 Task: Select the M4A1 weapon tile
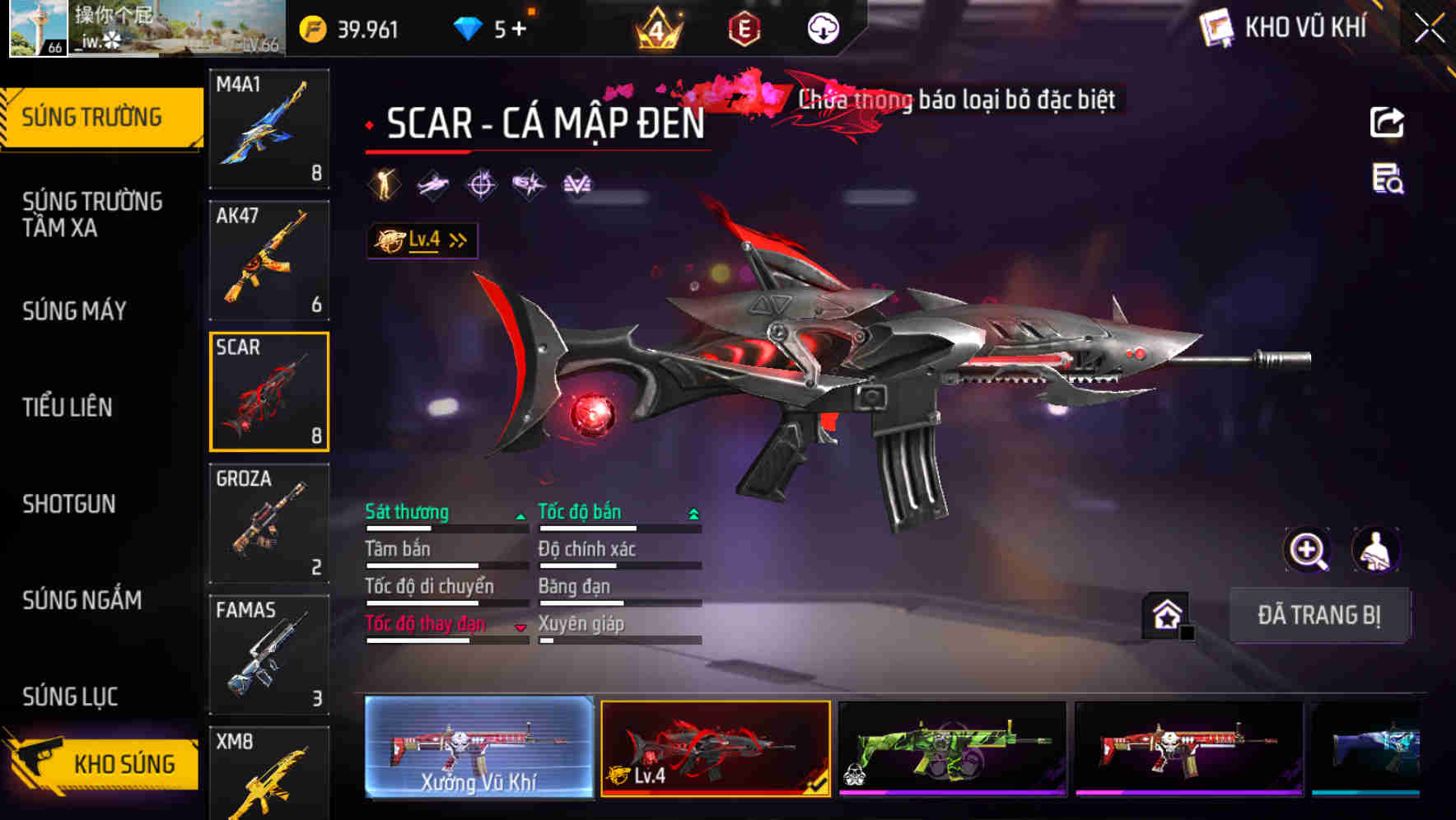click(x=269, y=128)
